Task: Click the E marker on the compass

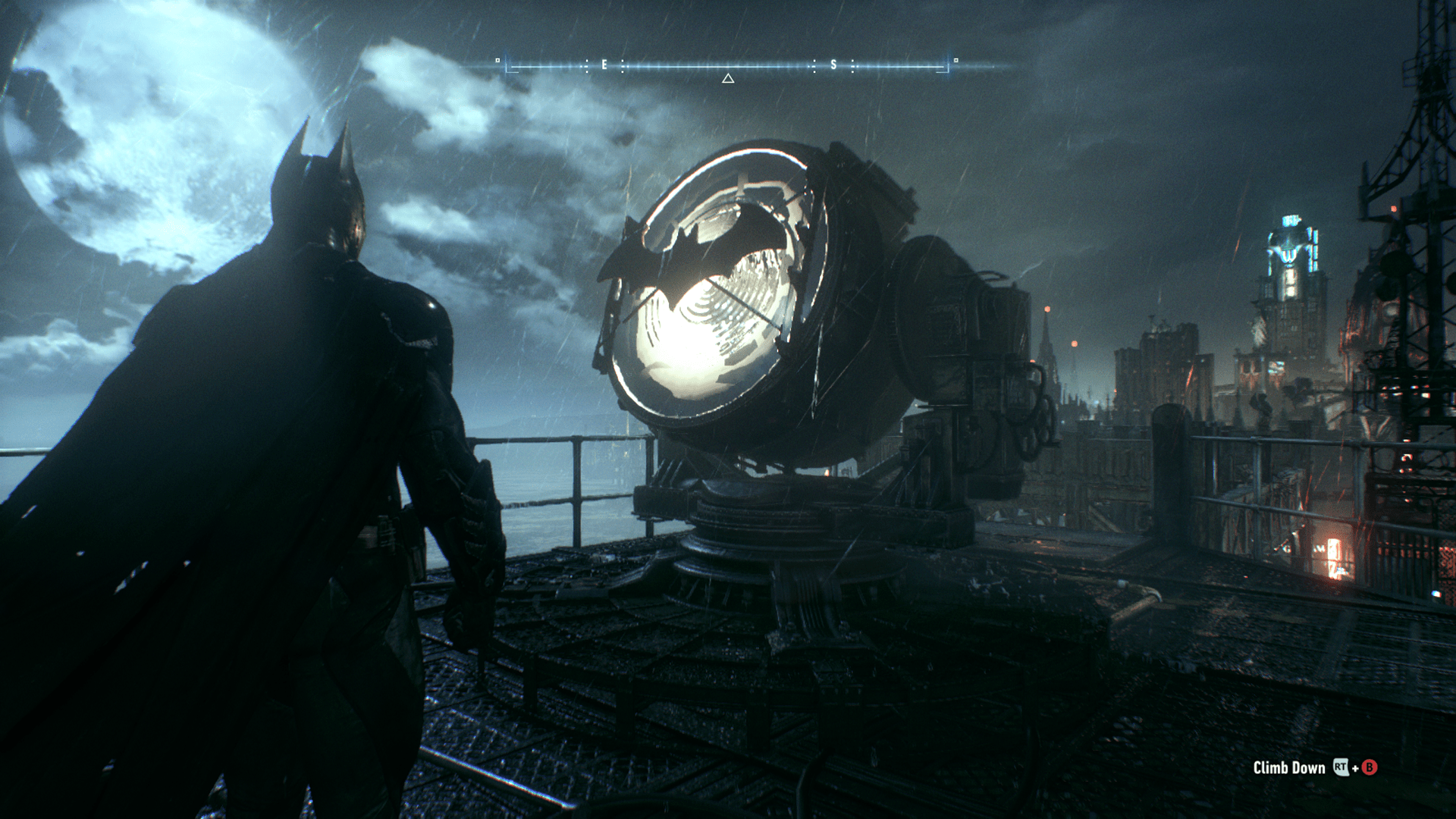Action: [x=603, y=64]
